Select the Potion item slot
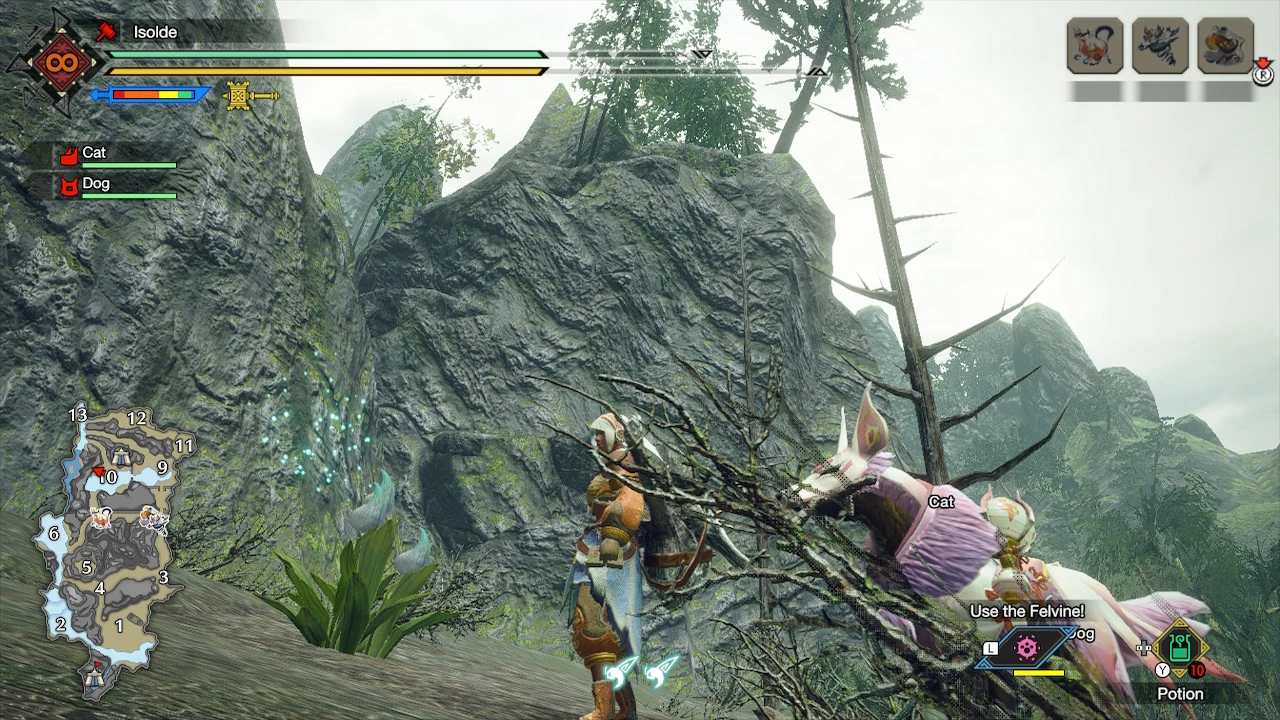Image resolution: width=1280 pixels, height=720 pixels. (1180, 650)
